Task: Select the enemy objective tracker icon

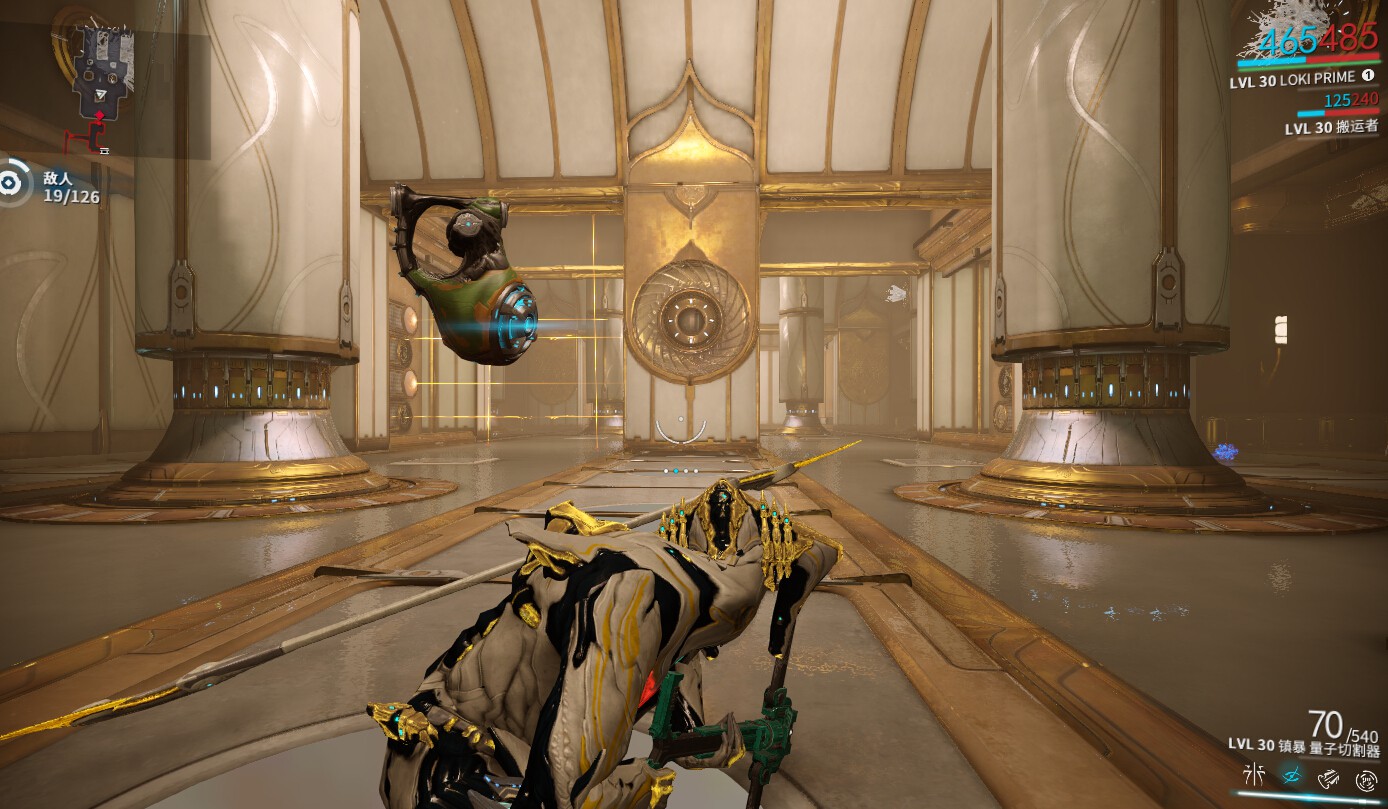Action: pyautogui.click(x=10, y=183)
